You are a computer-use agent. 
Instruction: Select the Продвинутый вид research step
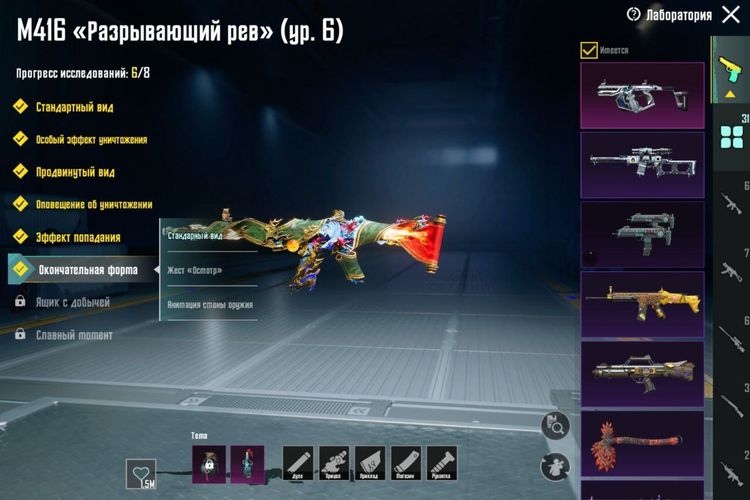pos(74,172)
